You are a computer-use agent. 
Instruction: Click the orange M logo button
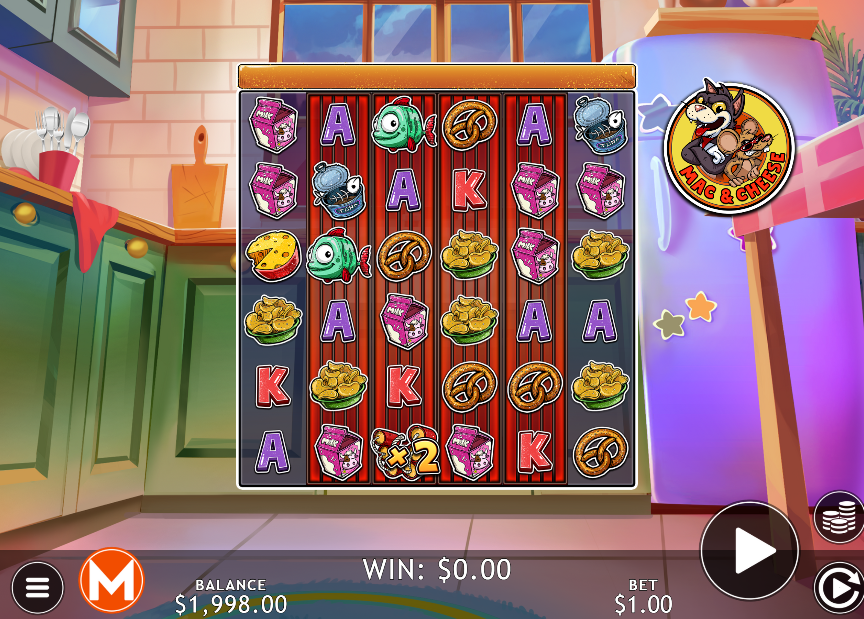pyautogui.click(x=111, y=581)
